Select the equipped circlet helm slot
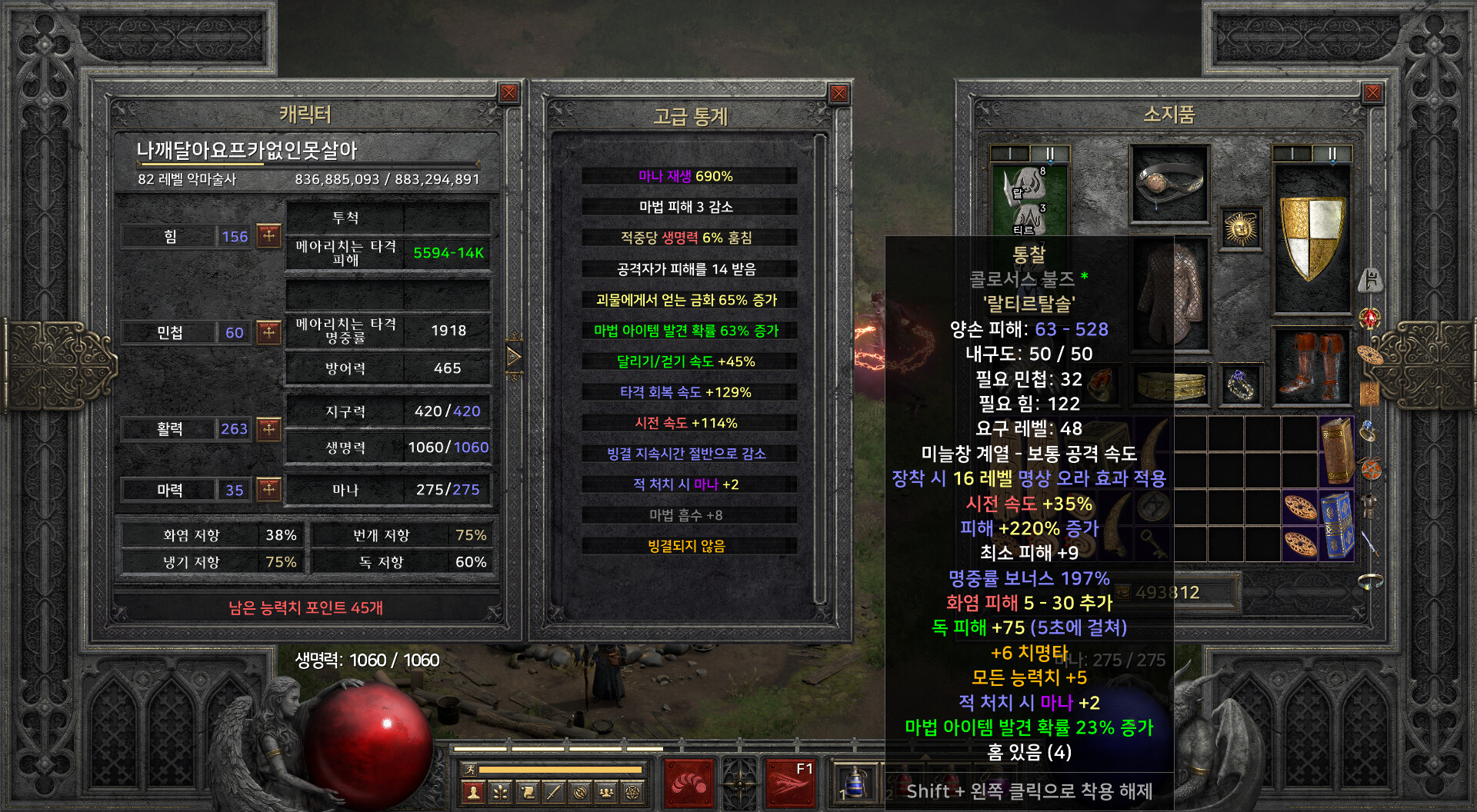The width and height of the screenshot is (1477, 812). click(1169, 185)
